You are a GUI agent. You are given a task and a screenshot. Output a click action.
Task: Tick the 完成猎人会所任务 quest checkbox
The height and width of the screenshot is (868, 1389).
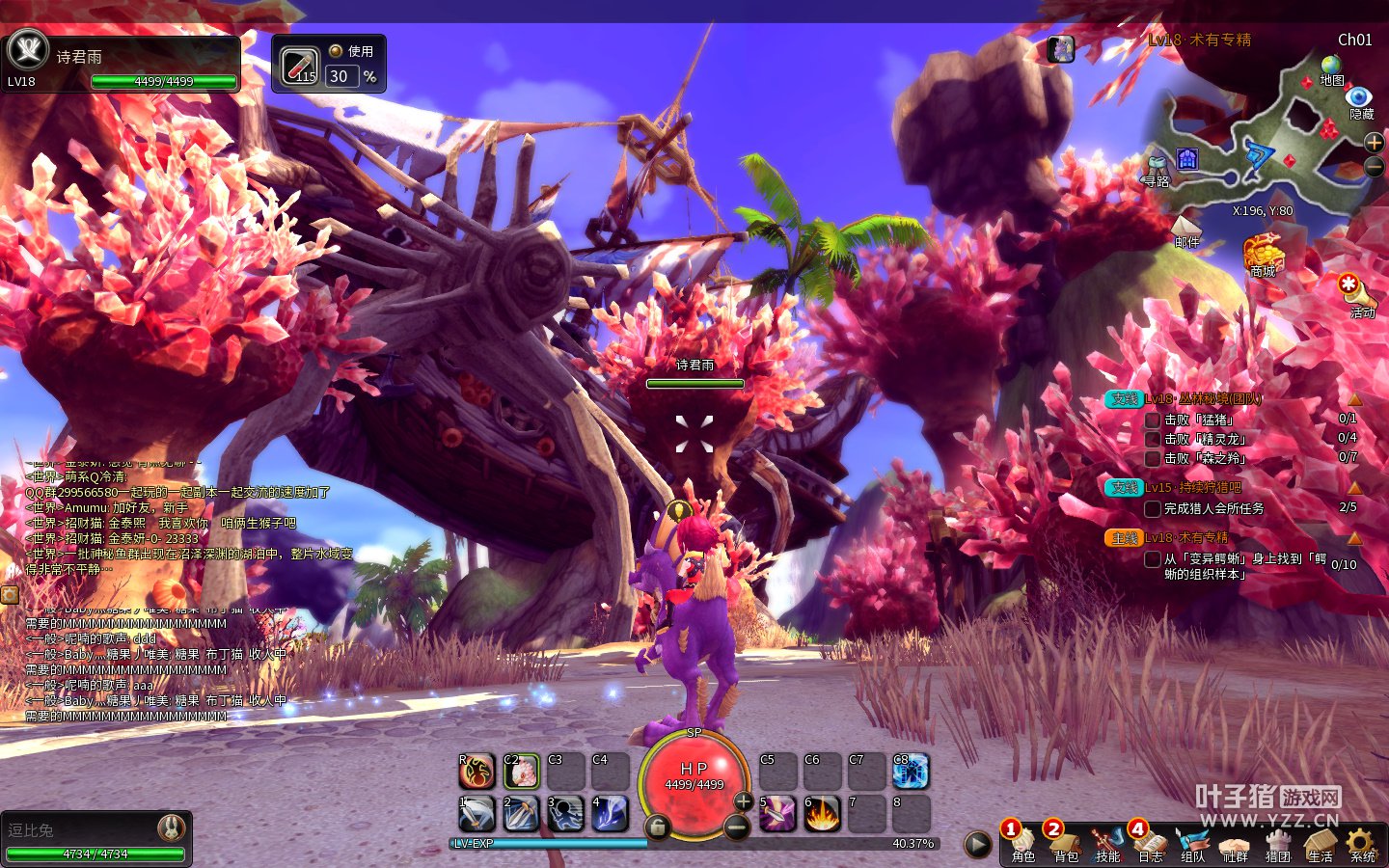1152,508
